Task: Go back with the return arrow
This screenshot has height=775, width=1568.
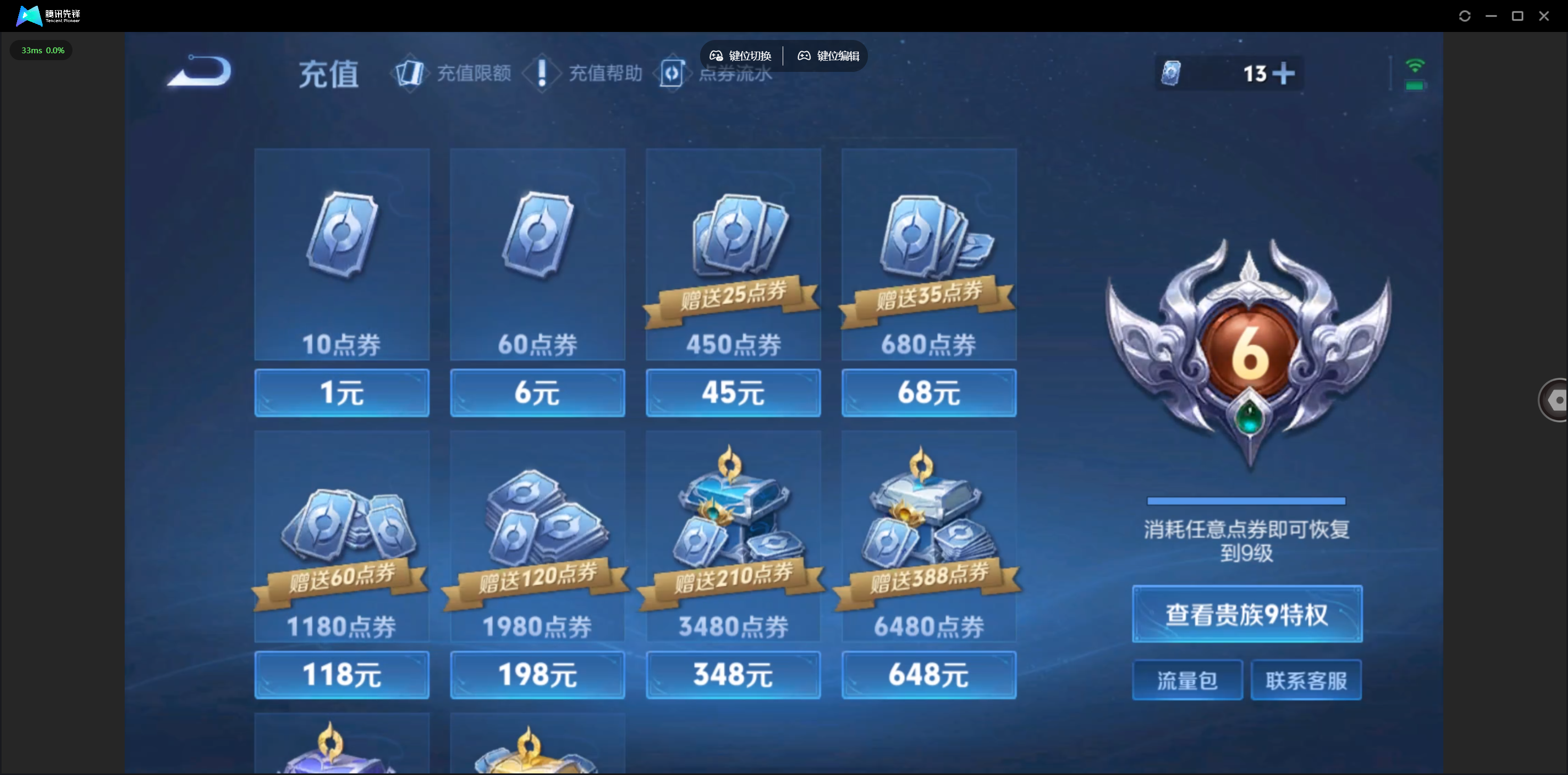Action: pyautogui.click(x=200, y=72)
